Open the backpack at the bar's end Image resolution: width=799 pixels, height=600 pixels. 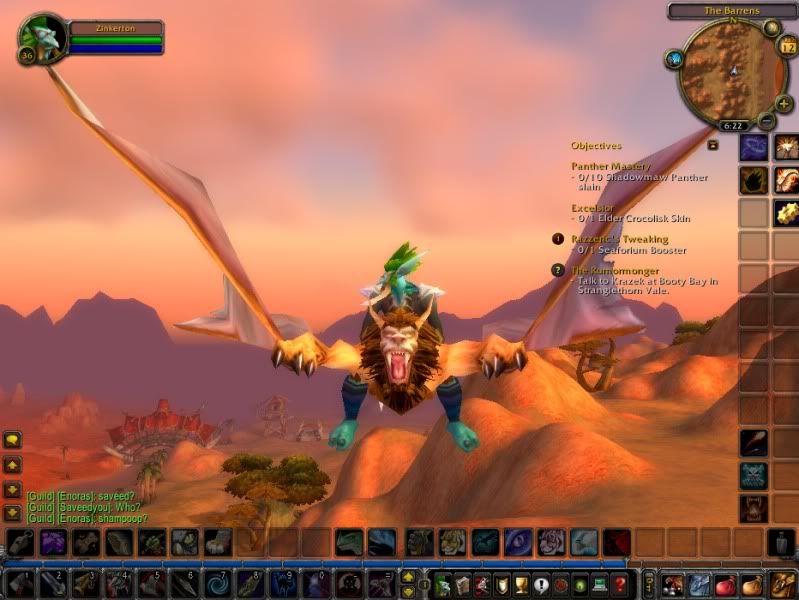click(x=783, y=584)
